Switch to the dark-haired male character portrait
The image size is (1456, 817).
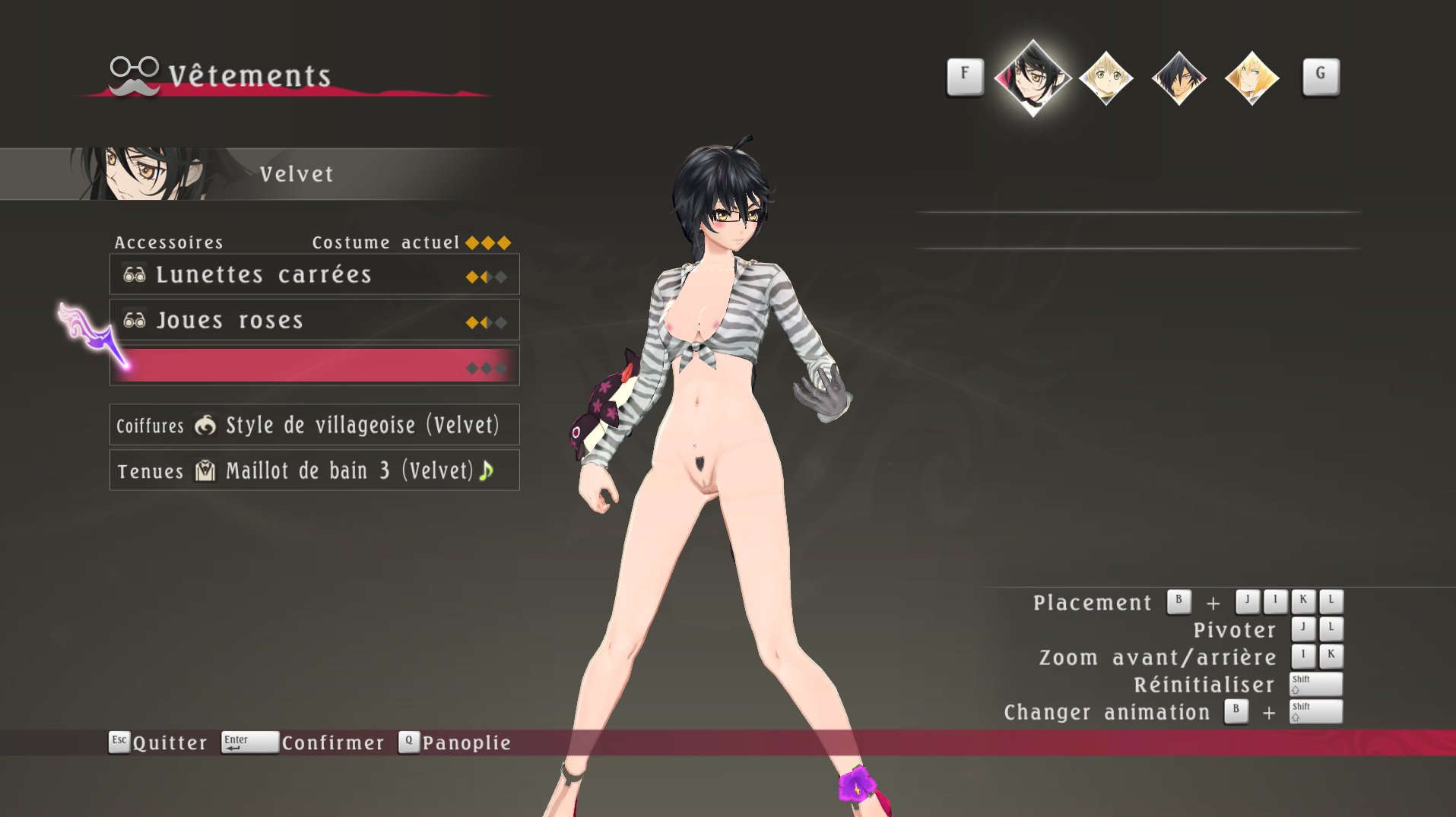coord(1178,78)
